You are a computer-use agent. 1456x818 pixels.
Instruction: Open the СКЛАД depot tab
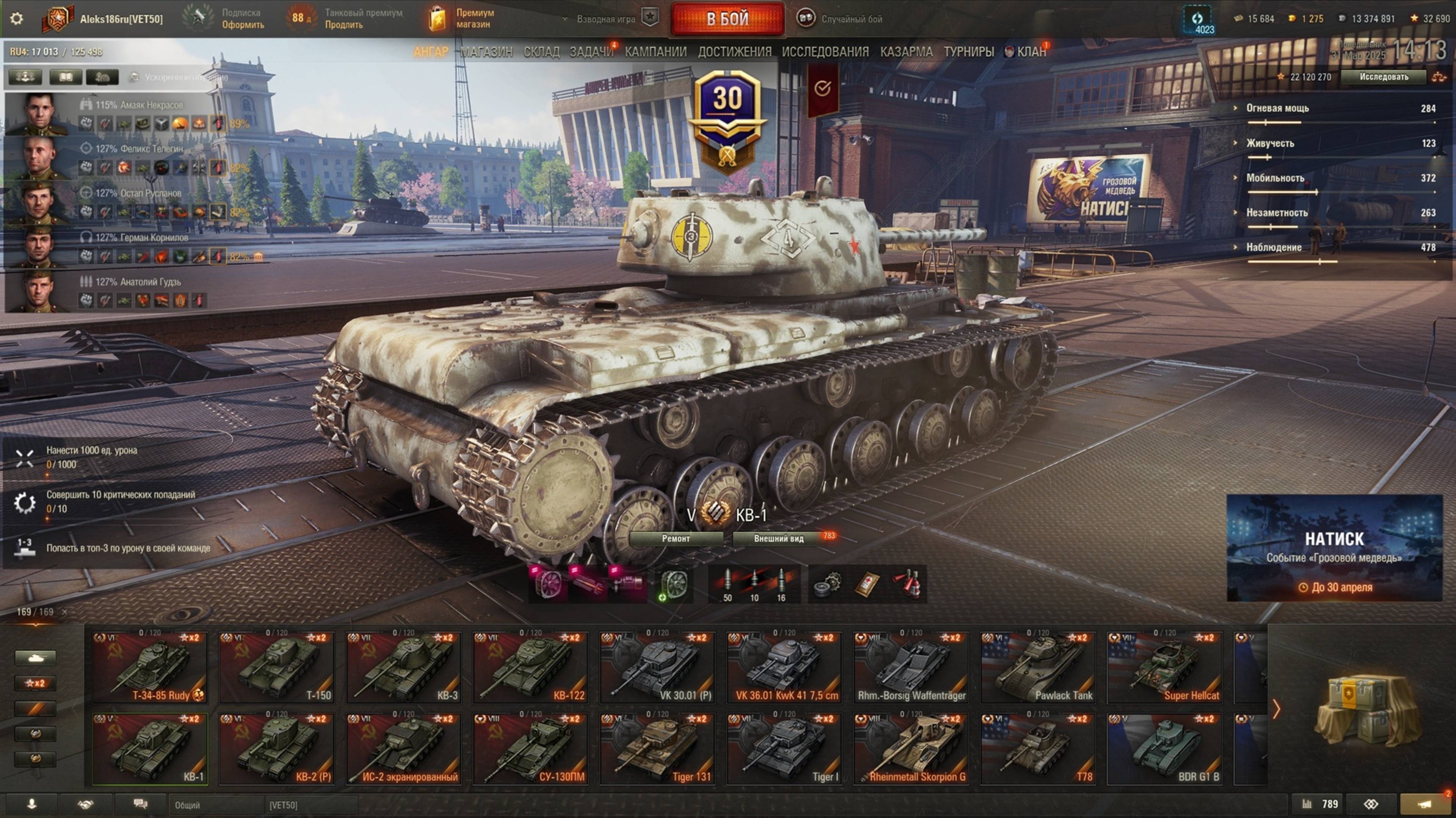pyautogui.click(x=541, y=52)
